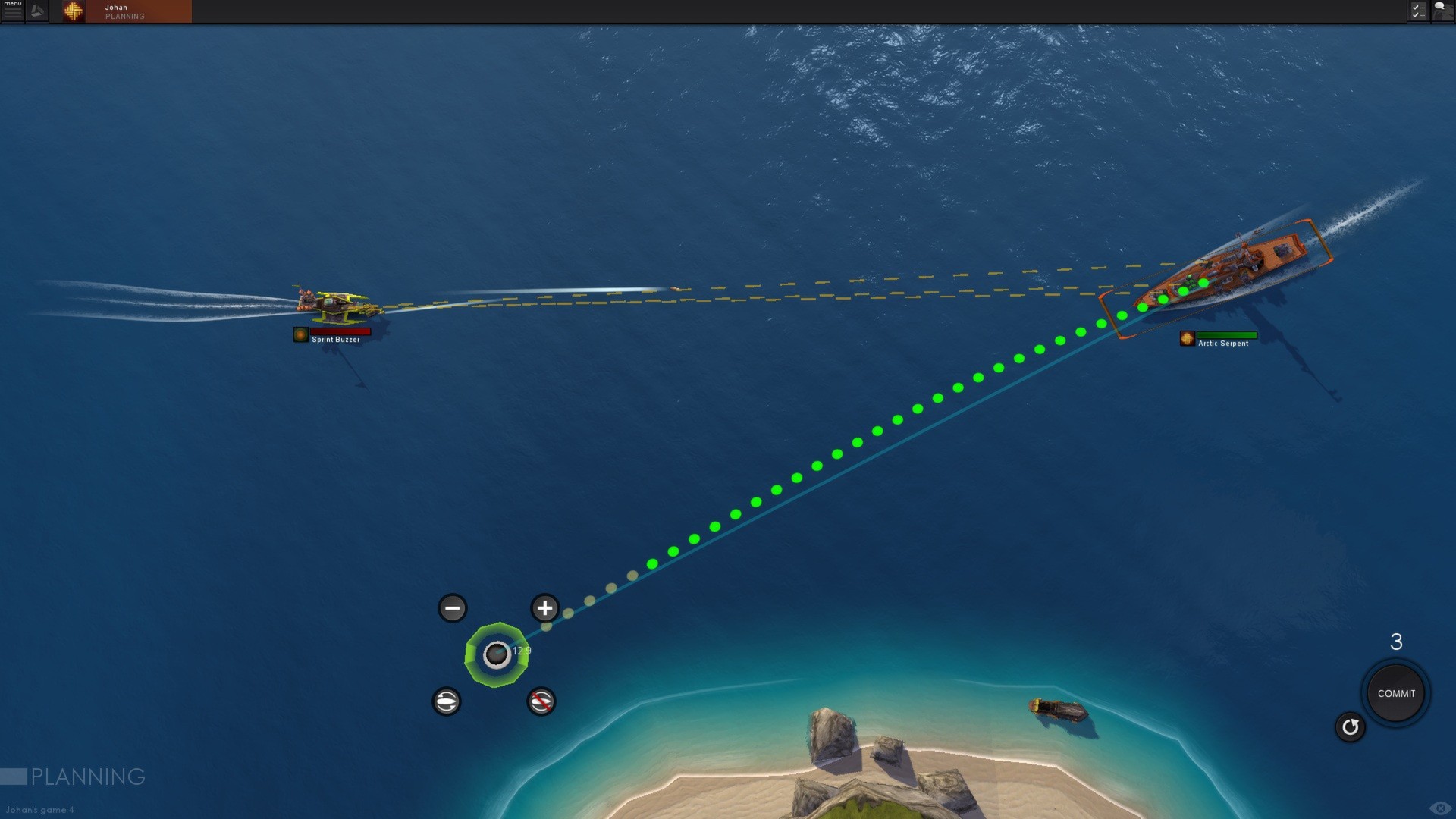Click the plus button to increase waypoint speed
Screen dimensions: 1456x819
point(544,607)
